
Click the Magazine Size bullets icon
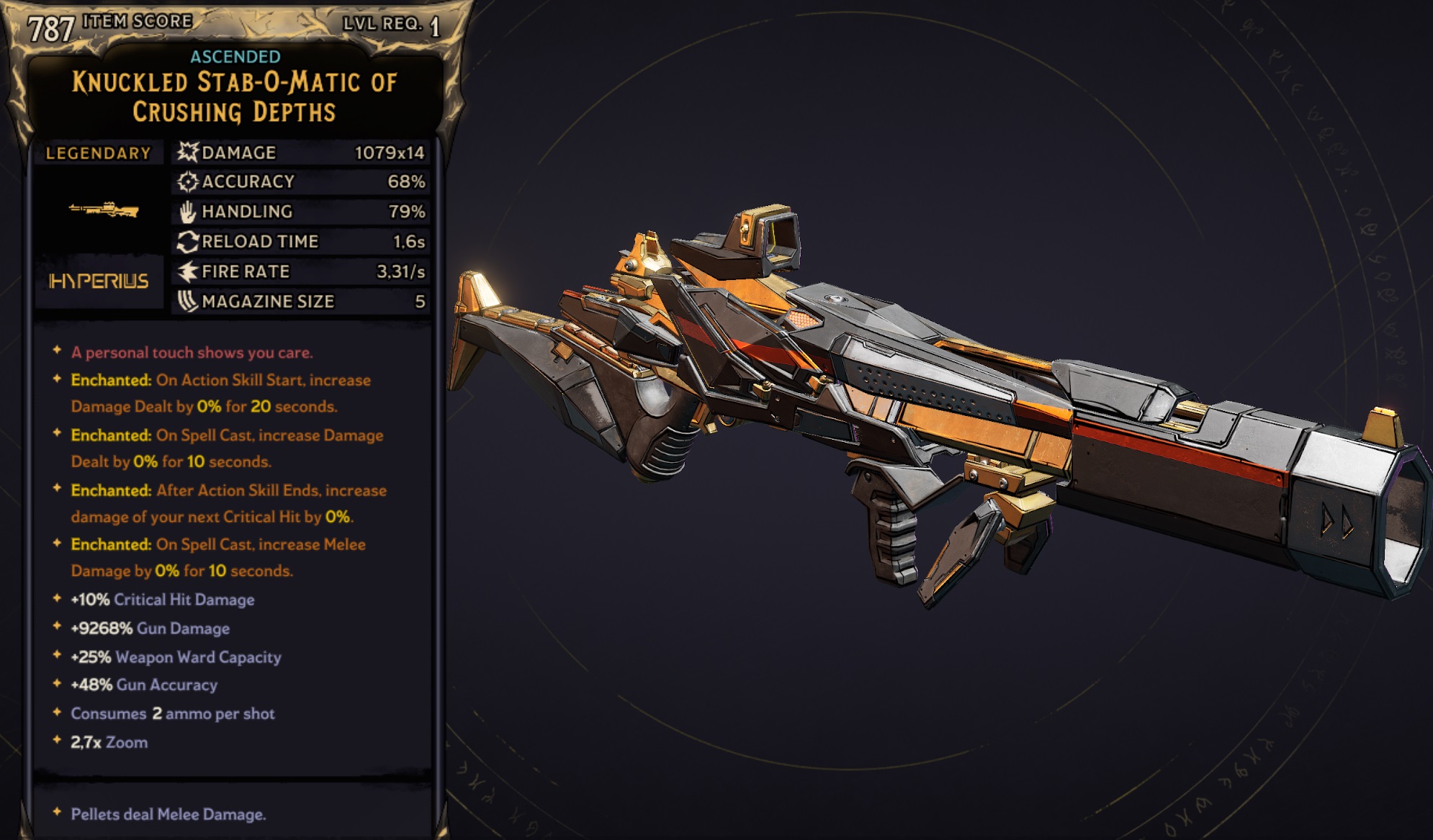187,301
